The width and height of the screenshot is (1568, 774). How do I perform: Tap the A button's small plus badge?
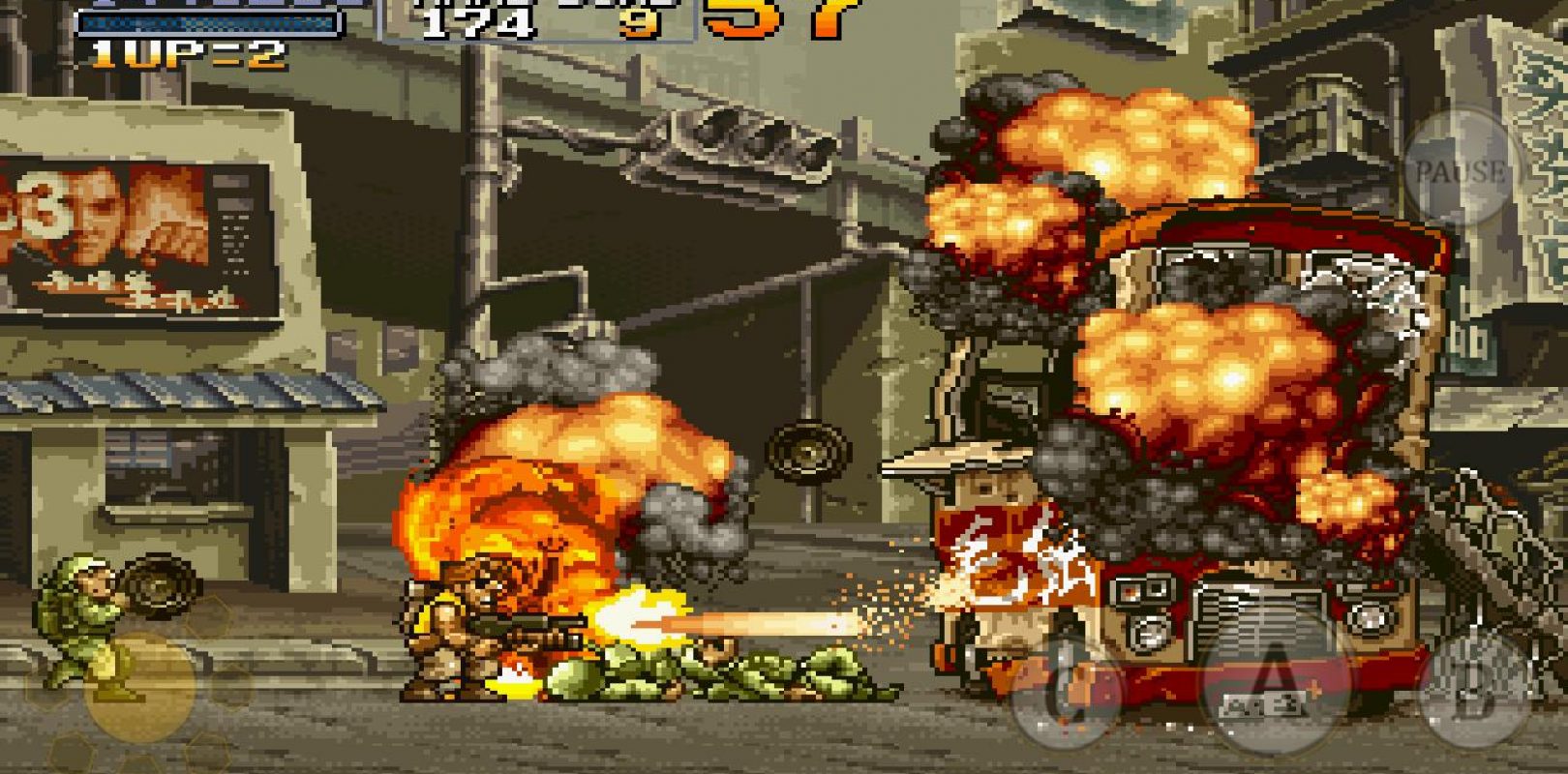point(1314,687)
